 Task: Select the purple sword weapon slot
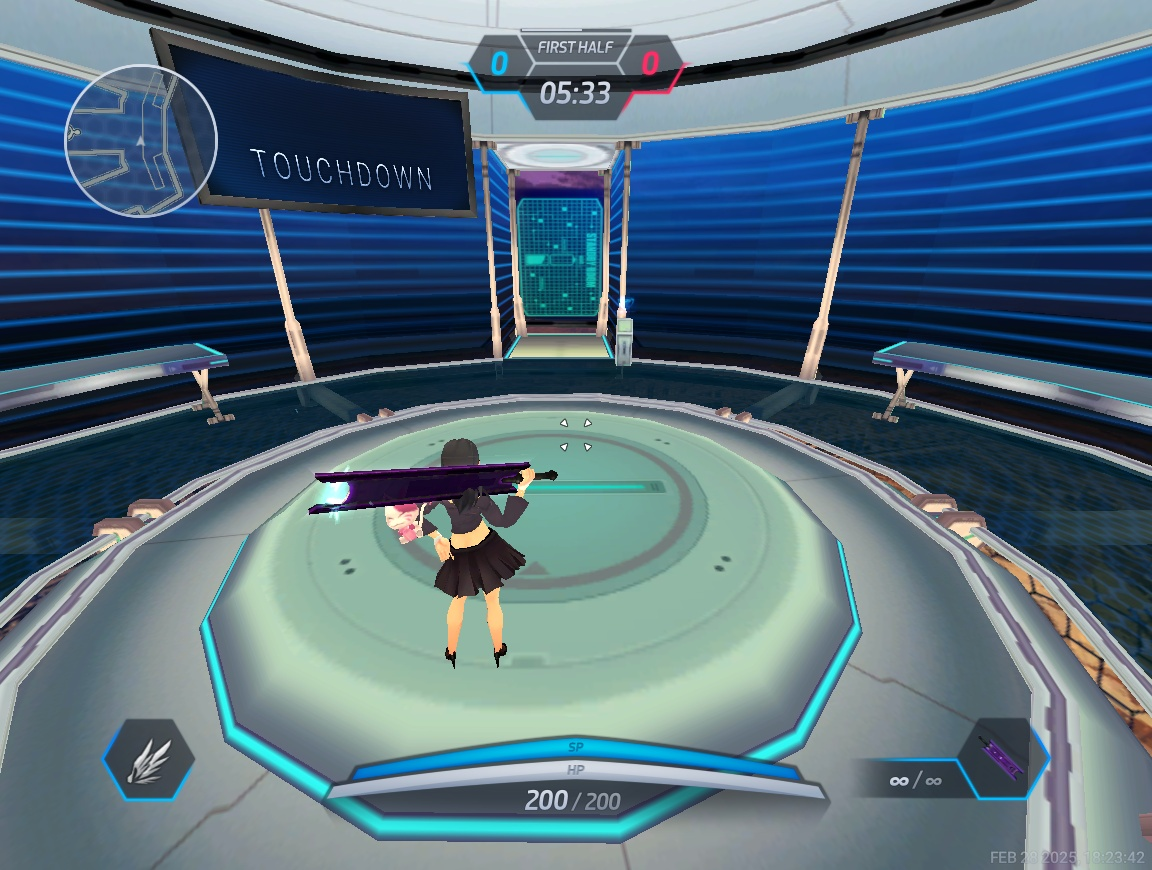[1002, 759]
